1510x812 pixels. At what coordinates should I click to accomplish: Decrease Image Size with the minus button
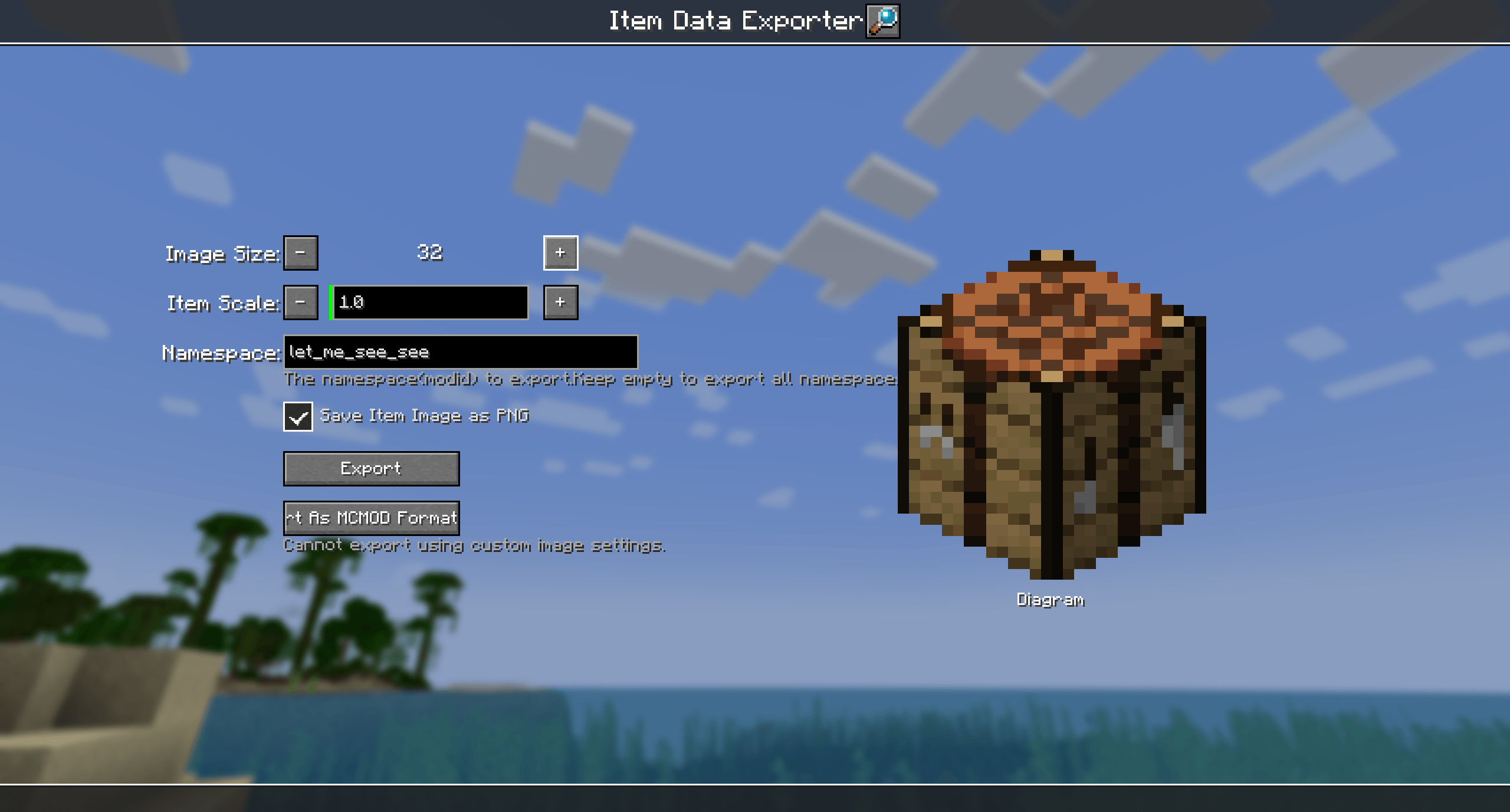pyautogui.click(x=300, y=253)
